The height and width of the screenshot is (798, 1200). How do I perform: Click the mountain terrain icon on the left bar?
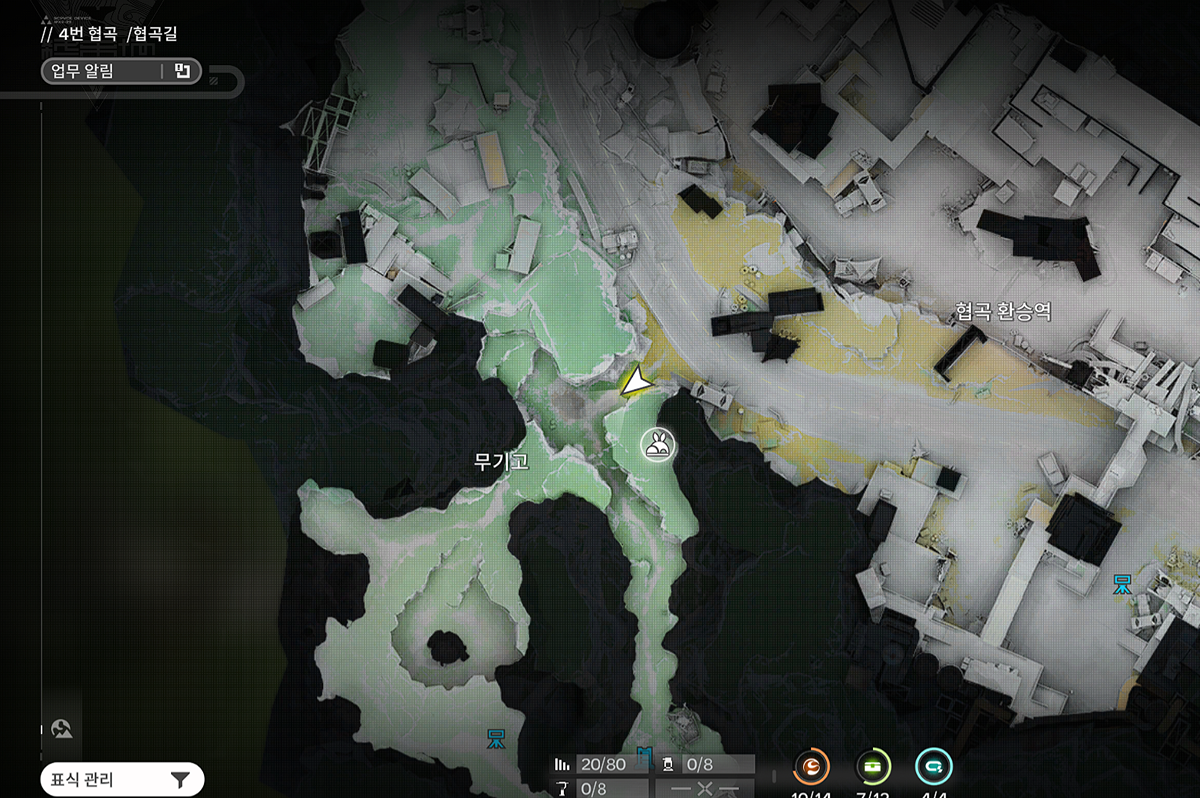[x=63, y=728]
